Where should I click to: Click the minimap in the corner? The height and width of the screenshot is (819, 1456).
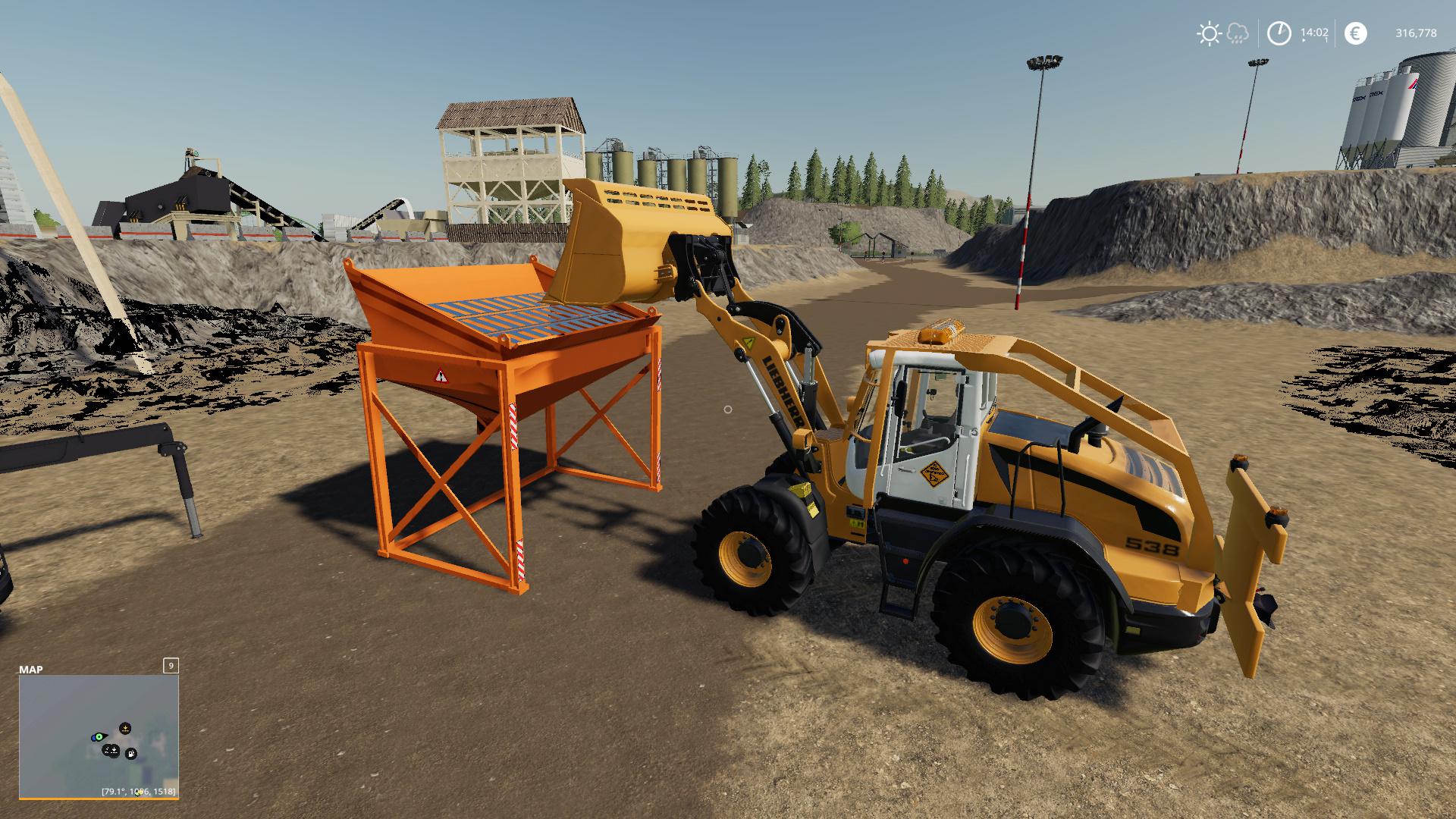pos(99,736)
